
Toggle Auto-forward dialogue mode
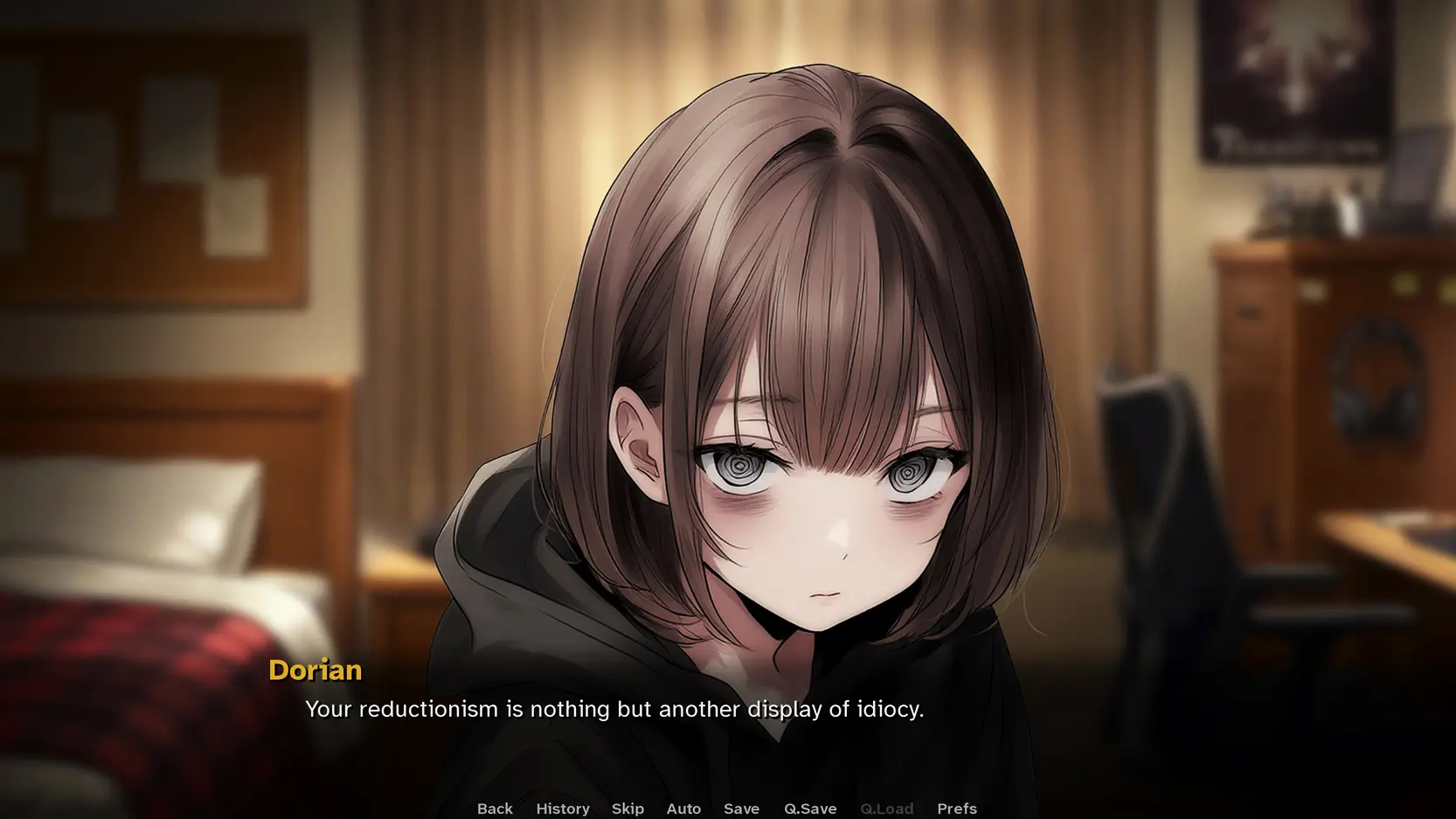(683, 809)
